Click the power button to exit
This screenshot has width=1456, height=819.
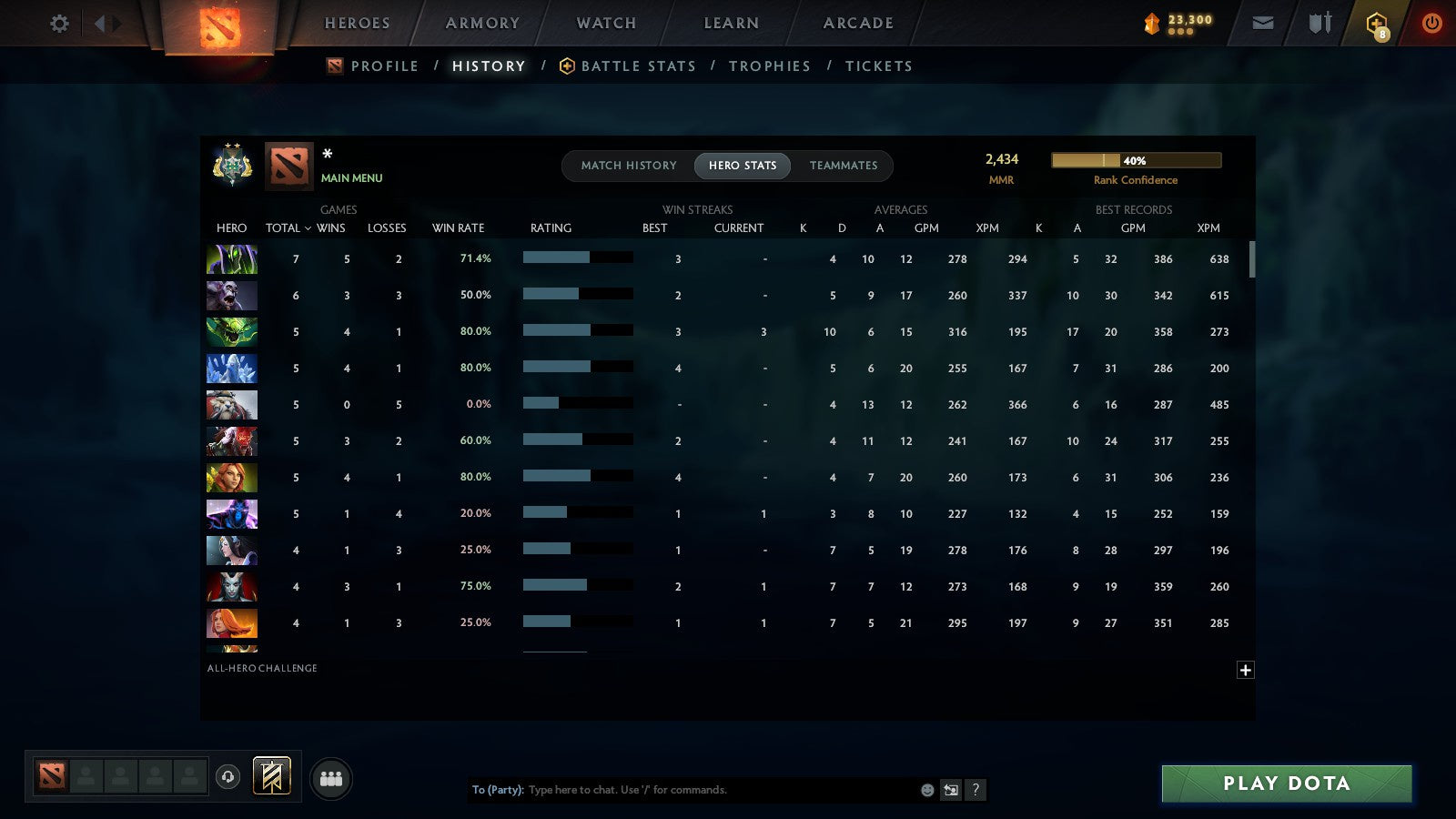point(1431,23)
